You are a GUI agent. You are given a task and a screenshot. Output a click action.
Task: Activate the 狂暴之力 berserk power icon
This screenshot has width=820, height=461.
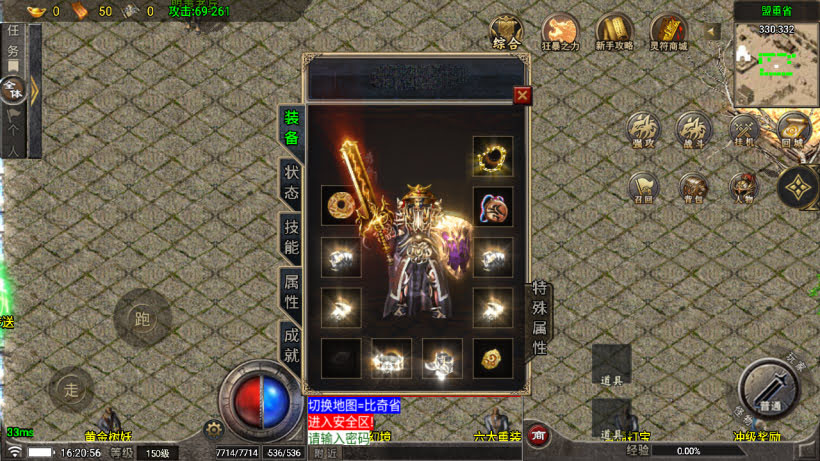pos(560,33)
